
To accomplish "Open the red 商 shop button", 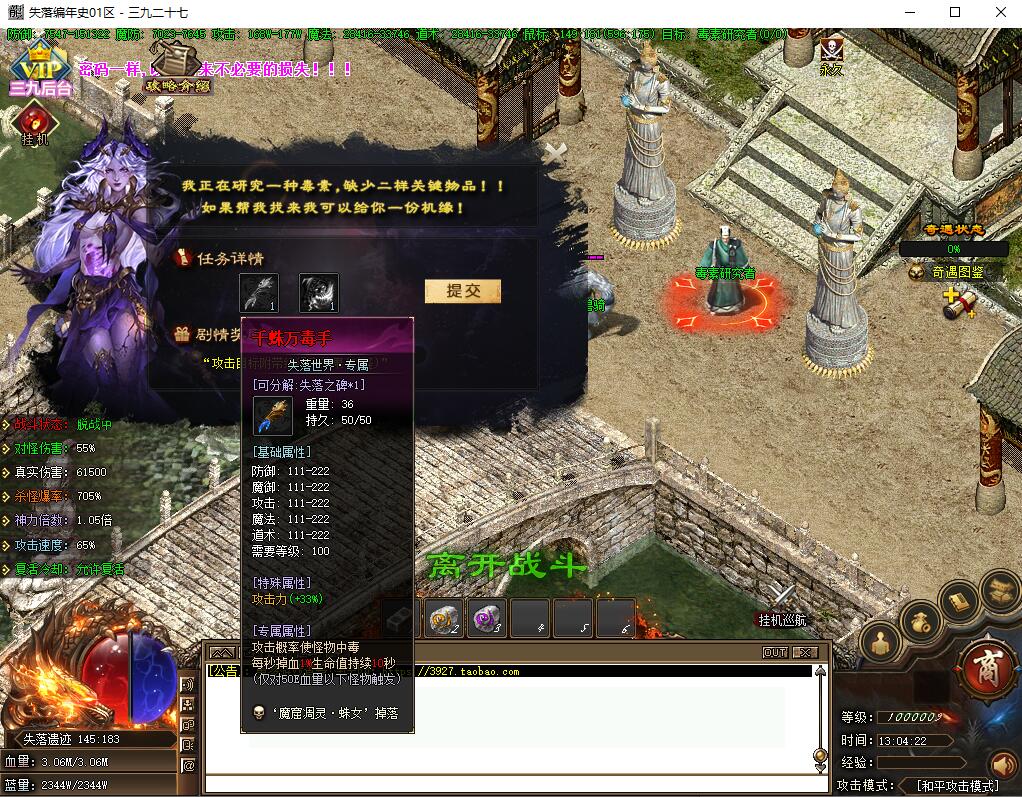I will click(986, 665).
